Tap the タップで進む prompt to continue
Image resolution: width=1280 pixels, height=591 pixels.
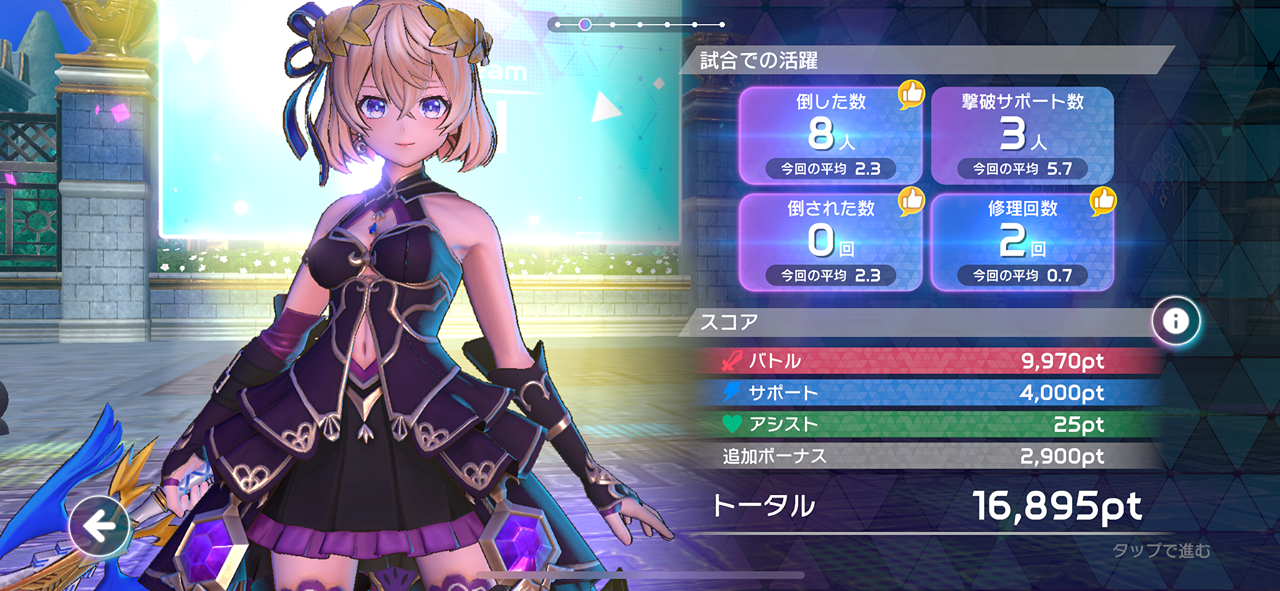click(1161, 551)
